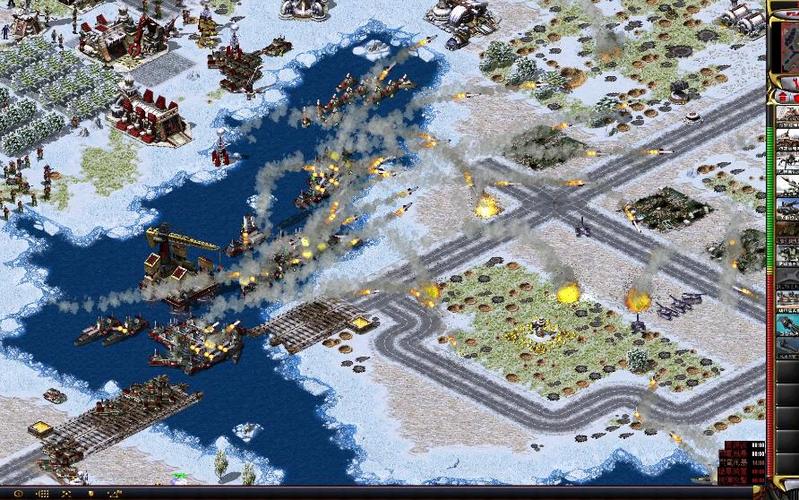Activate the crossed-arrows command button
This screenshot has width=799, height=500.
pyautogui.click(x=66, y=493)
